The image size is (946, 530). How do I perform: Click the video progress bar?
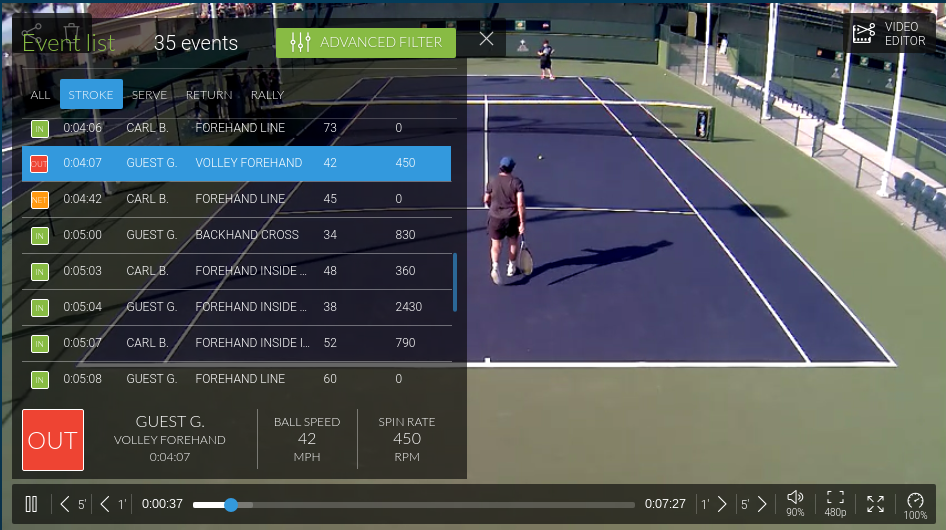413,505
